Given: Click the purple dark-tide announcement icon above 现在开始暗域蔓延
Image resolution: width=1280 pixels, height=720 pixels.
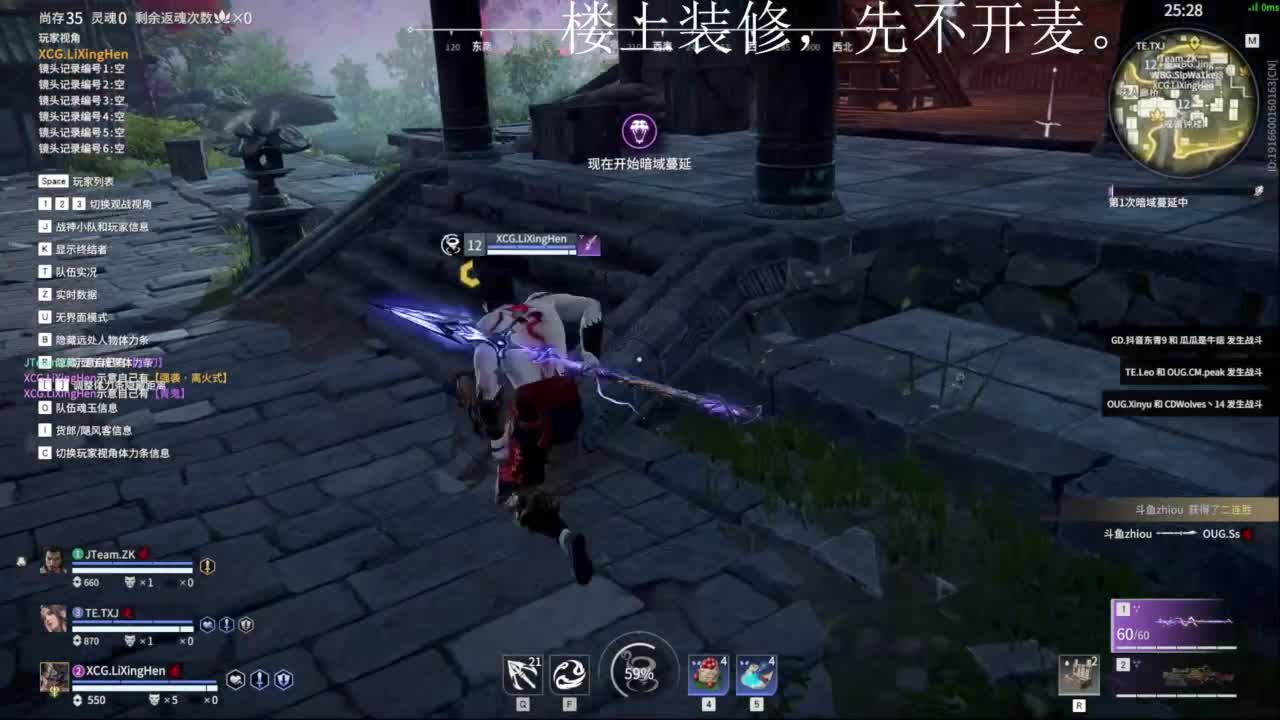Looking at the screenshot, I should click(x=640, y=130).
